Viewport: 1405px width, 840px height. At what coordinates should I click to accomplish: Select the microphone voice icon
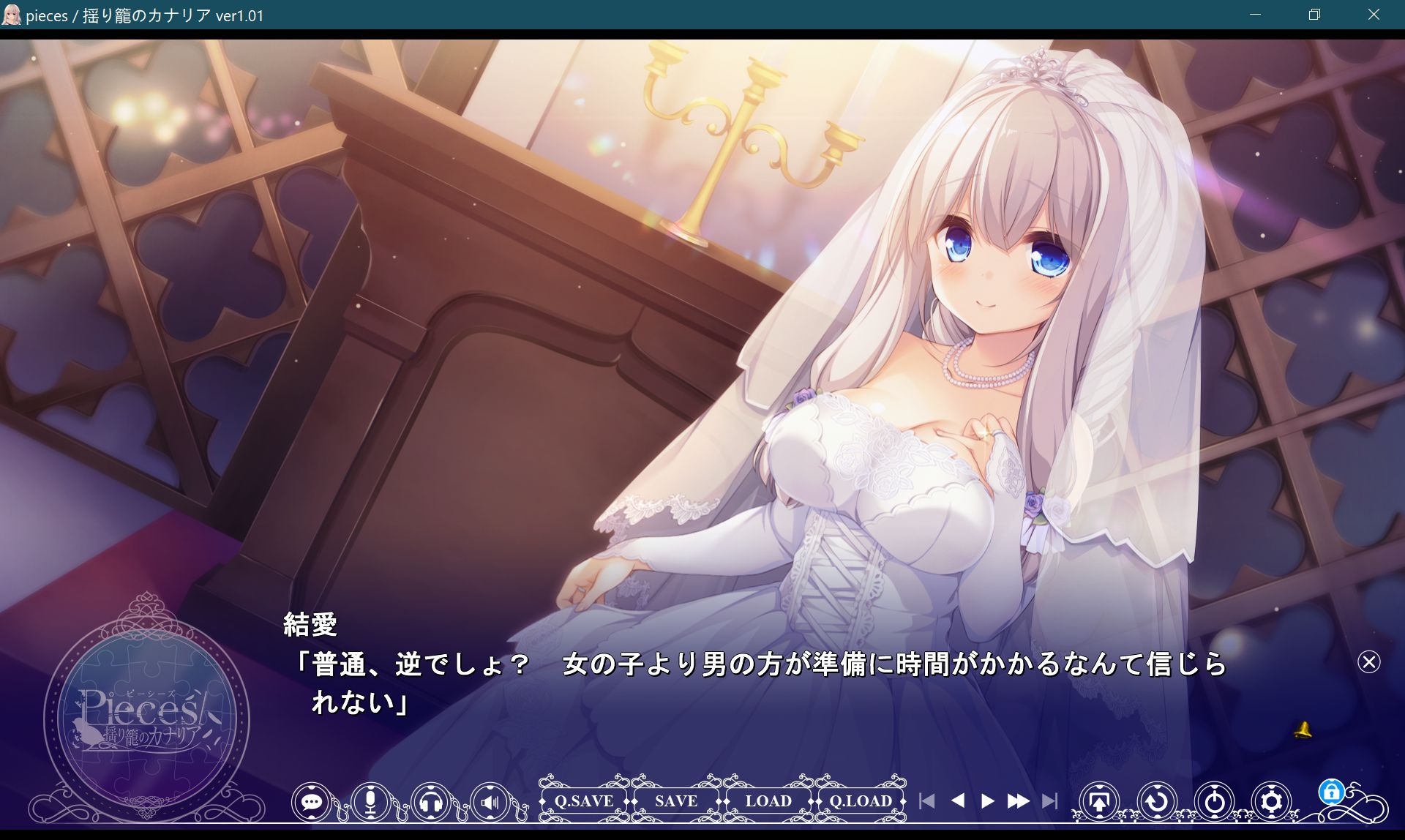click(371, 801)
